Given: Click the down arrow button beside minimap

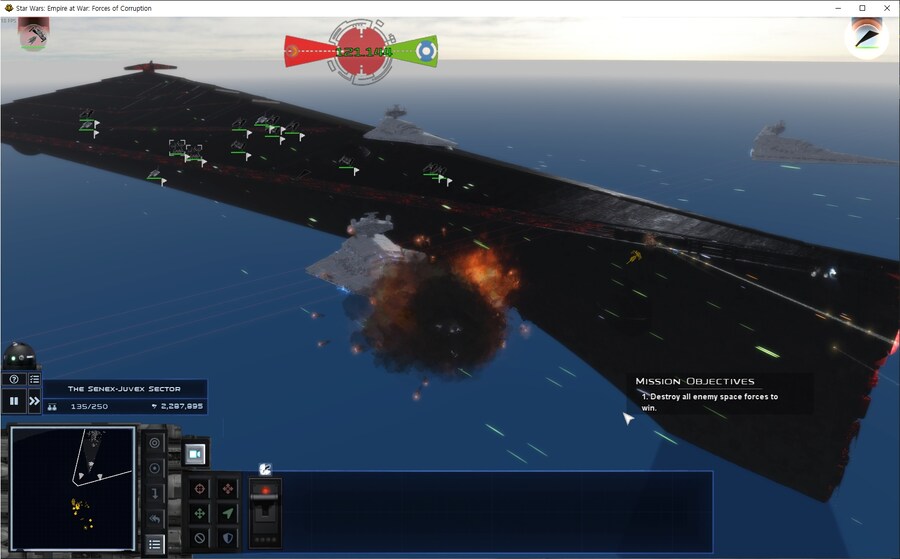Looking at the screenshot, I should [154, 493].
